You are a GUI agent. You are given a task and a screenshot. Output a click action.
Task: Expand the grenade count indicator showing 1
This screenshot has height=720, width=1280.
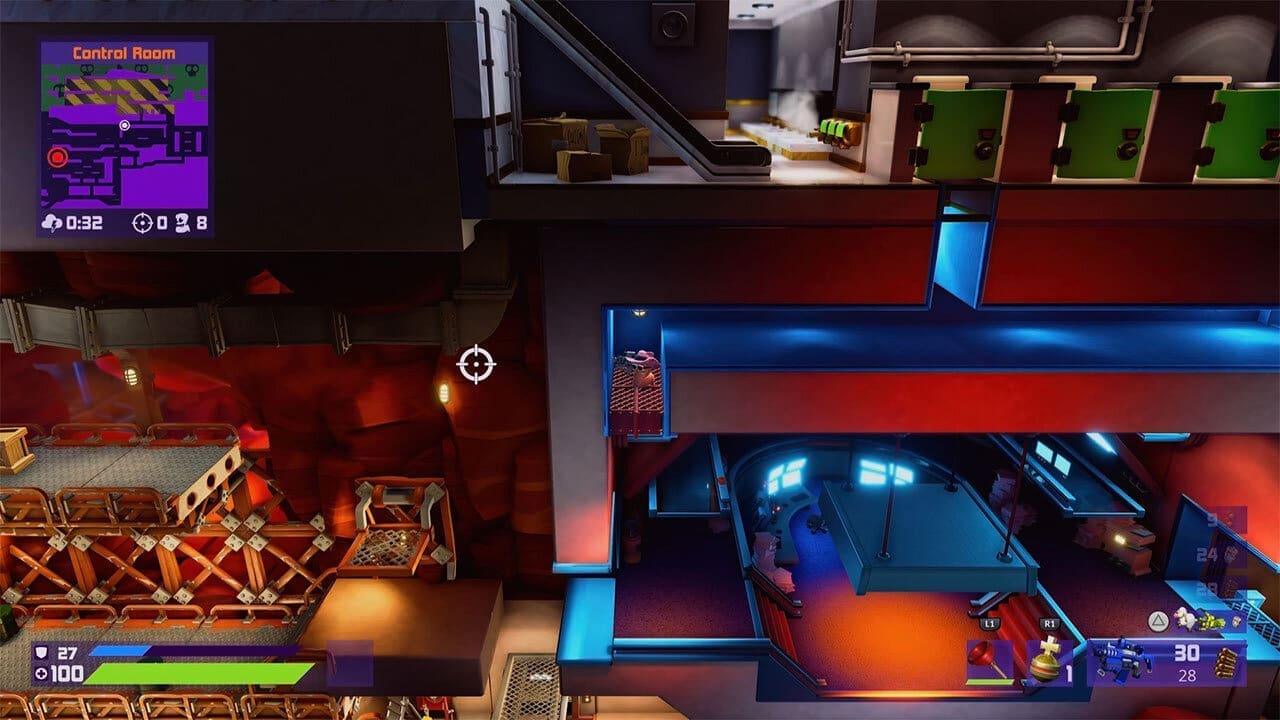point(1069,670)
